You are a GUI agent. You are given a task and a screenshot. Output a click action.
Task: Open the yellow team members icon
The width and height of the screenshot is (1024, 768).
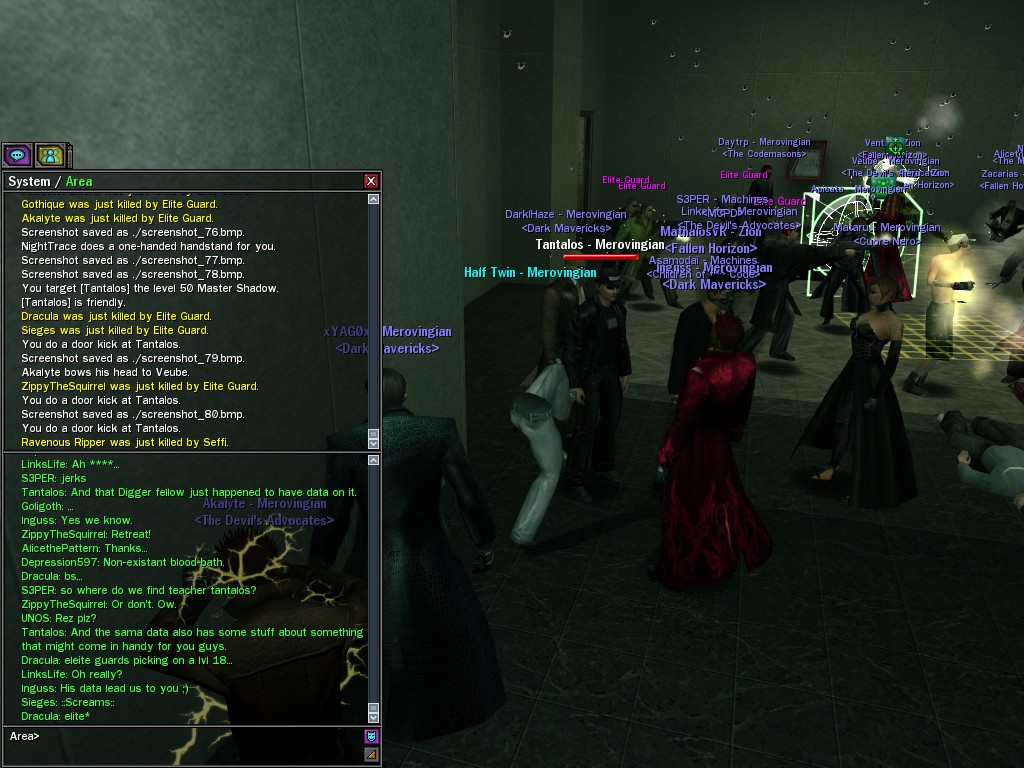50,155
